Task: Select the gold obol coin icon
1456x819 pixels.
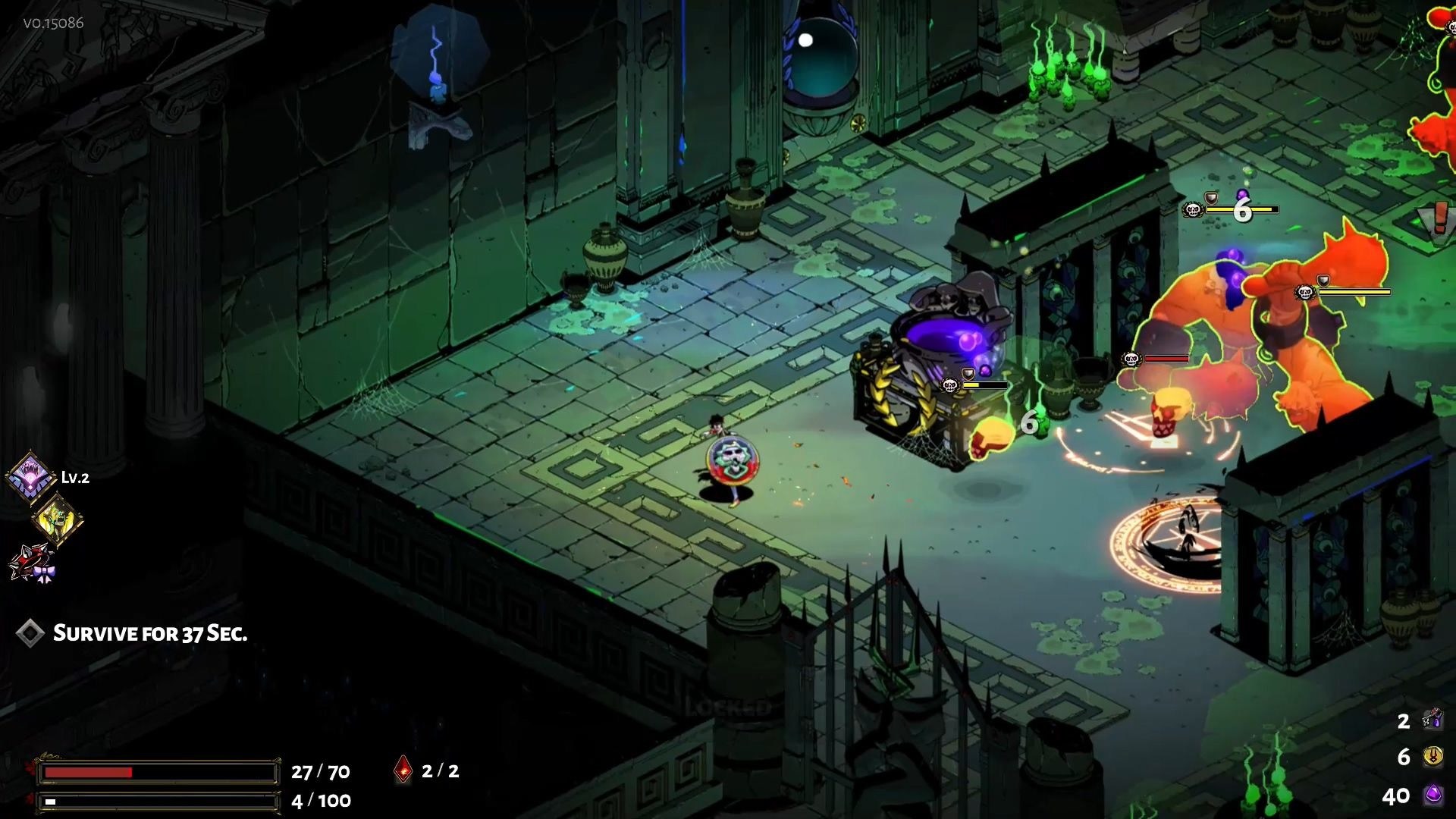Action: coord(1432,756)
